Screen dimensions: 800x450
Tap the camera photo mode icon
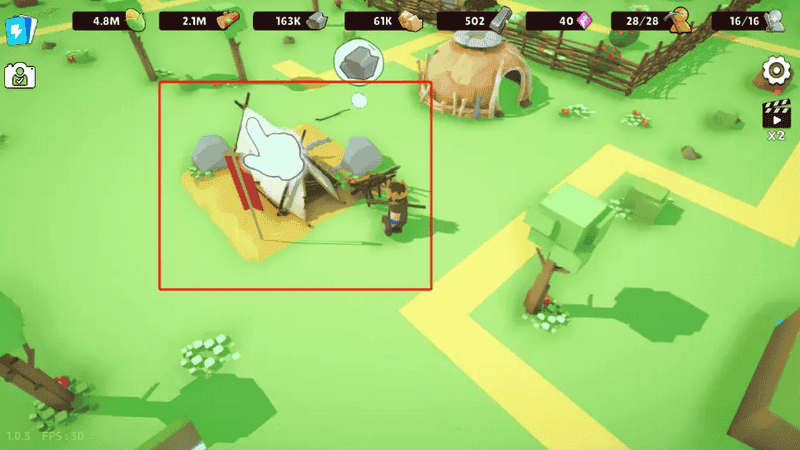click(19, 76)
